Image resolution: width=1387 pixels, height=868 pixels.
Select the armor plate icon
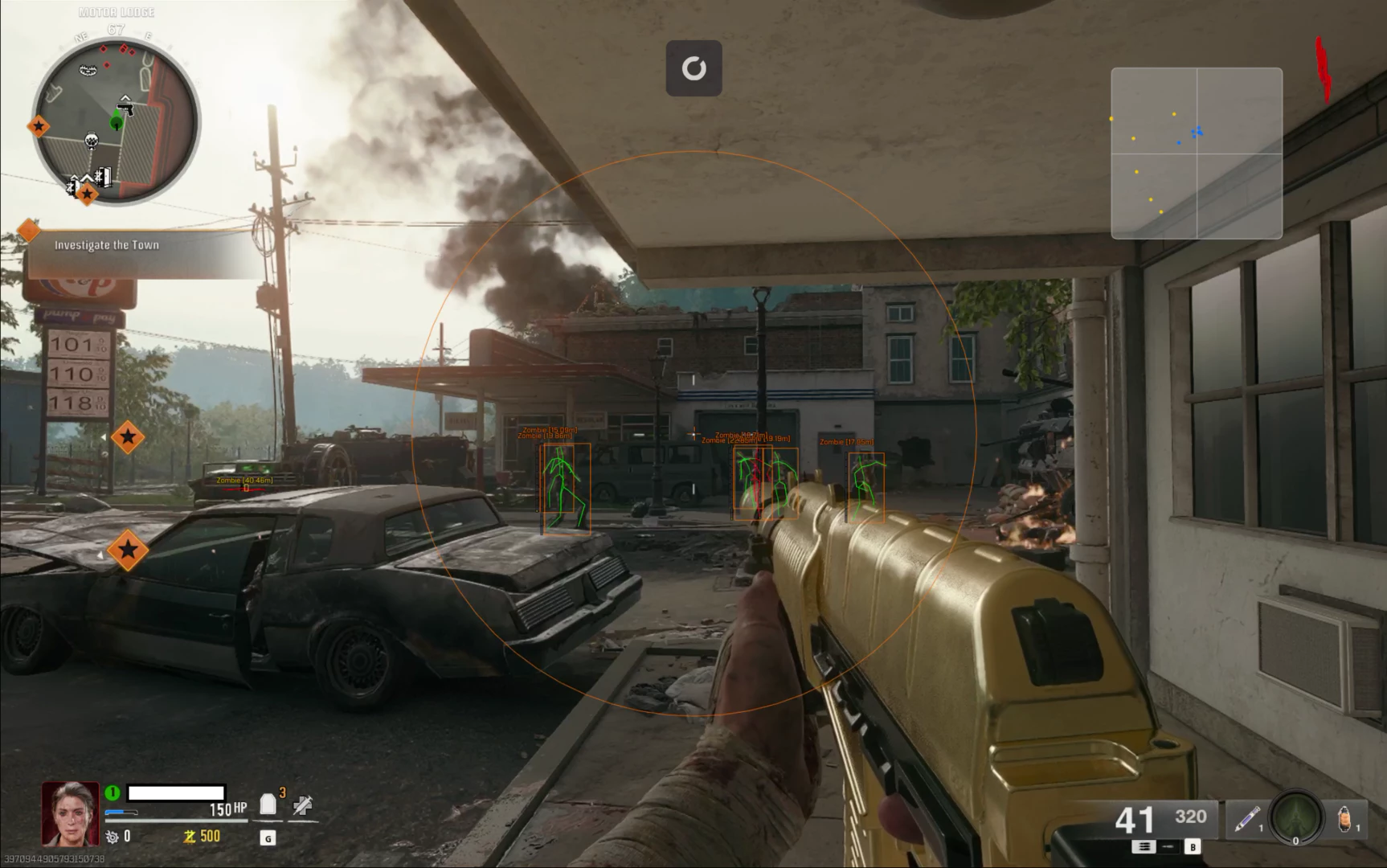[268, 805]
